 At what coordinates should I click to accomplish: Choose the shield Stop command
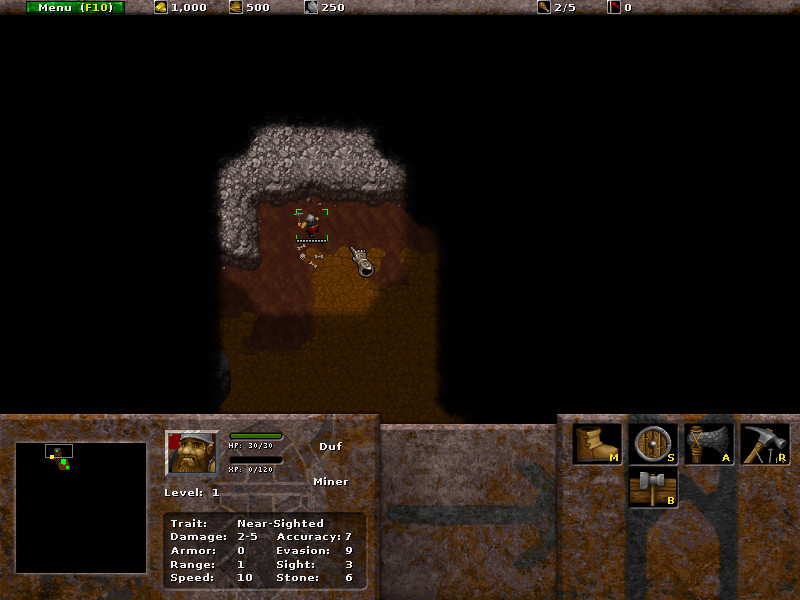654,444
